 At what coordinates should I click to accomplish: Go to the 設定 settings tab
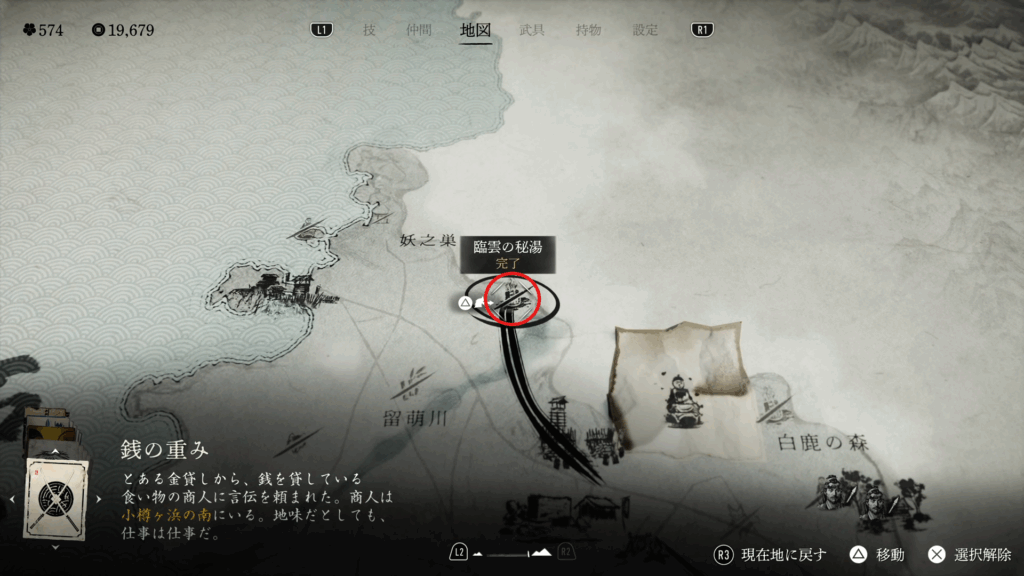coord(646,30)
